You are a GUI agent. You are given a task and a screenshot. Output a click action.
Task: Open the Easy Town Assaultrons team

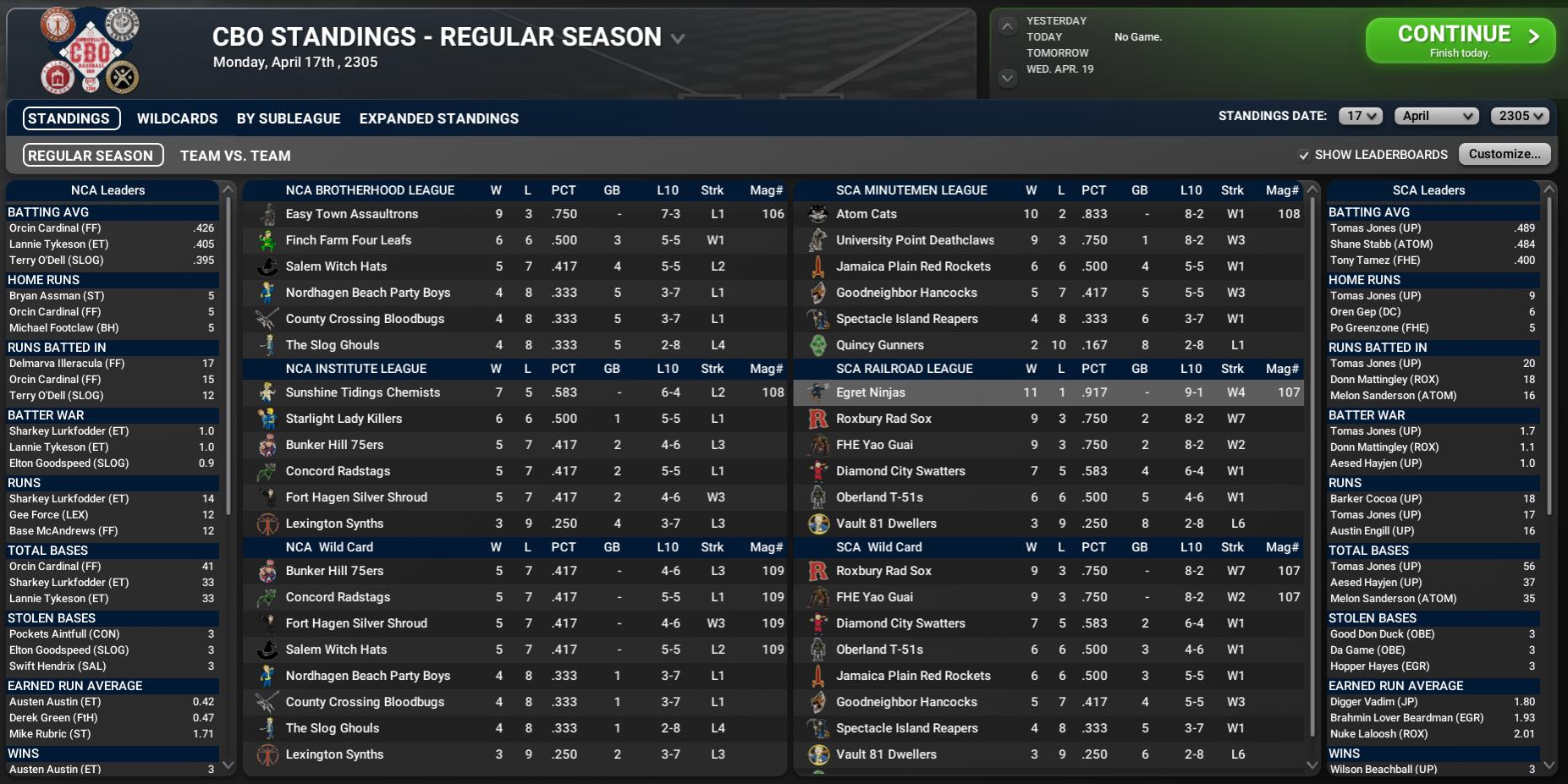tap(351, 214)
